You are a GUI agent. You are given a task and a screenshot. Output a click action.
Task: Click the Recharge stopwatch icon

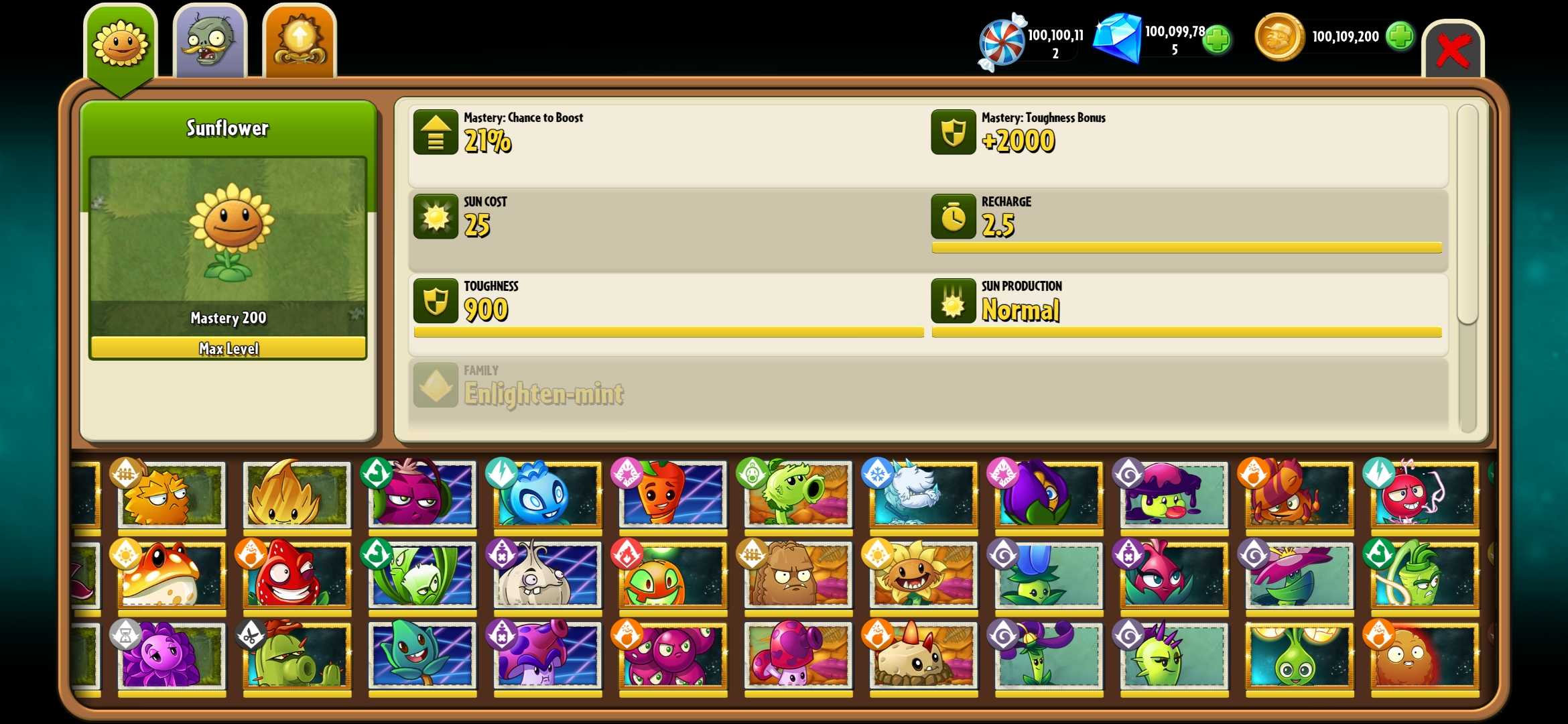tap(953, 218)
